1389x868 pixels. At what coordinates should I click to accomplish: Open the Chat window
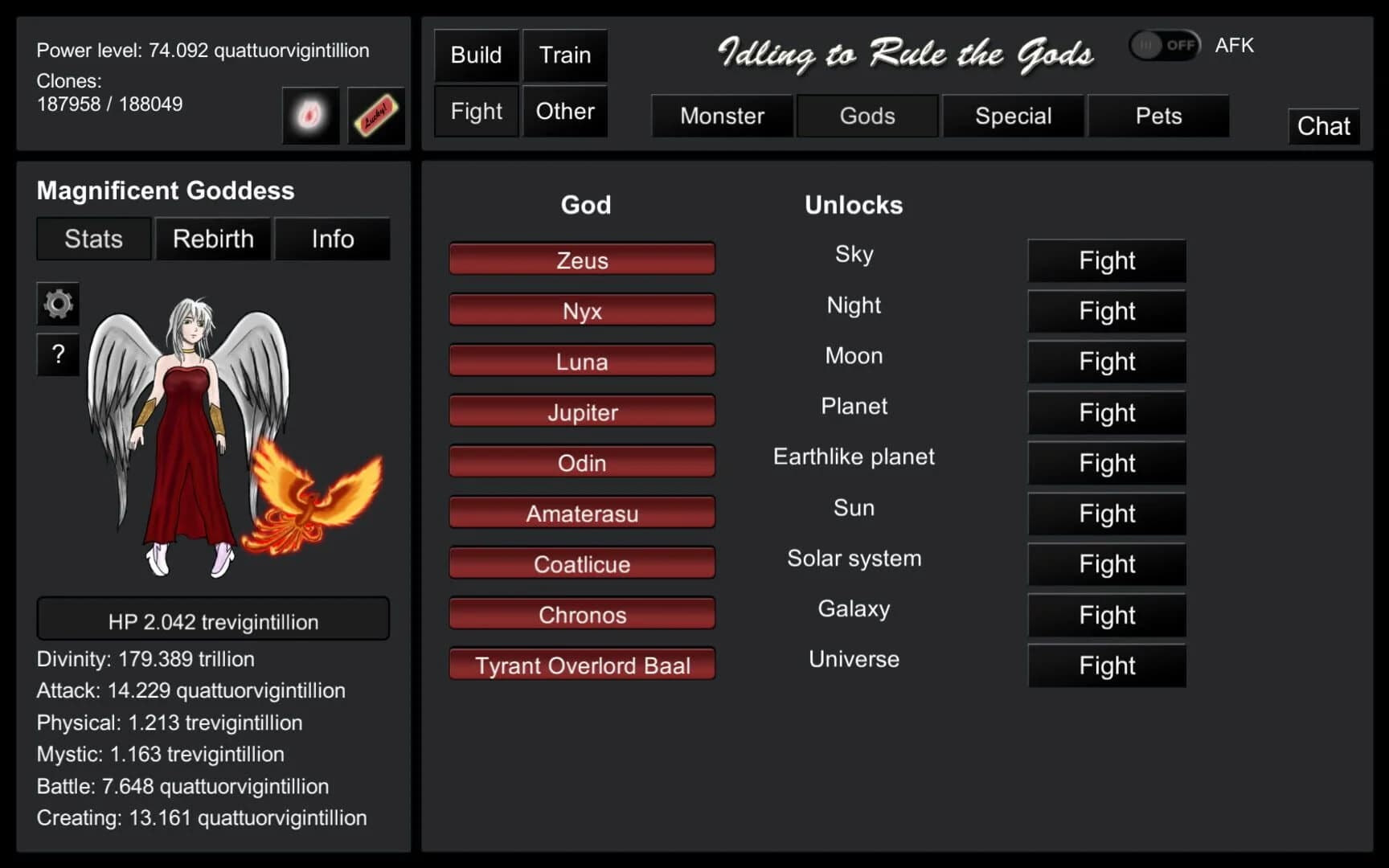[1323, 126]
